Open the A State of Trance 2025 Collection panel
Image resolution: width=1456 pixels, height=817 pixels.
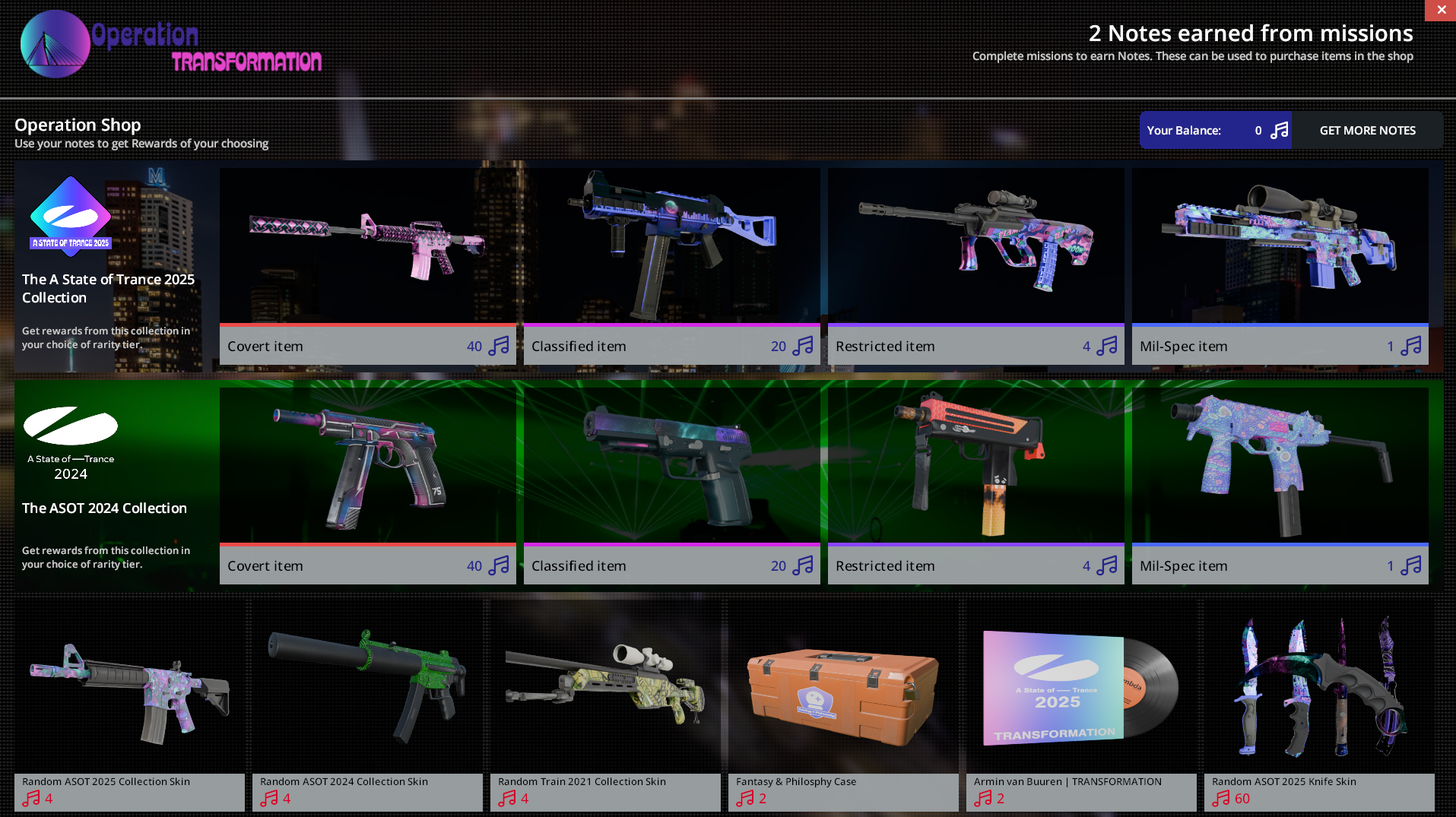pos(109,265)
